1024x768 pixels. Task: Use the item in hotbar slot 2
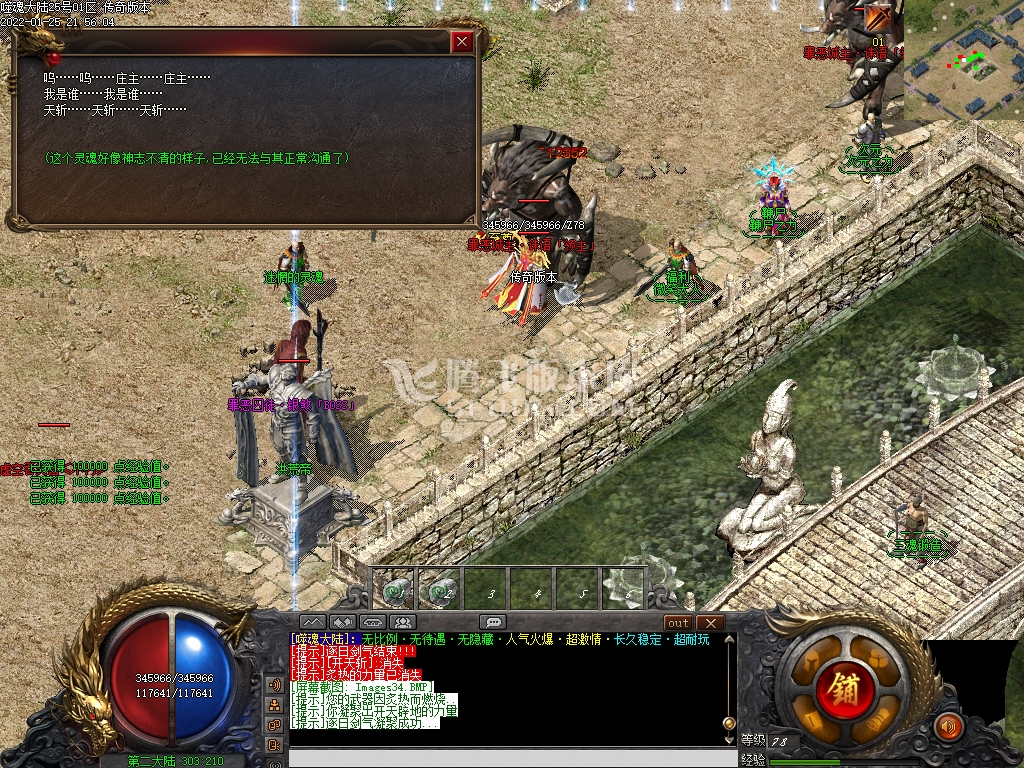tap(442, 592)
